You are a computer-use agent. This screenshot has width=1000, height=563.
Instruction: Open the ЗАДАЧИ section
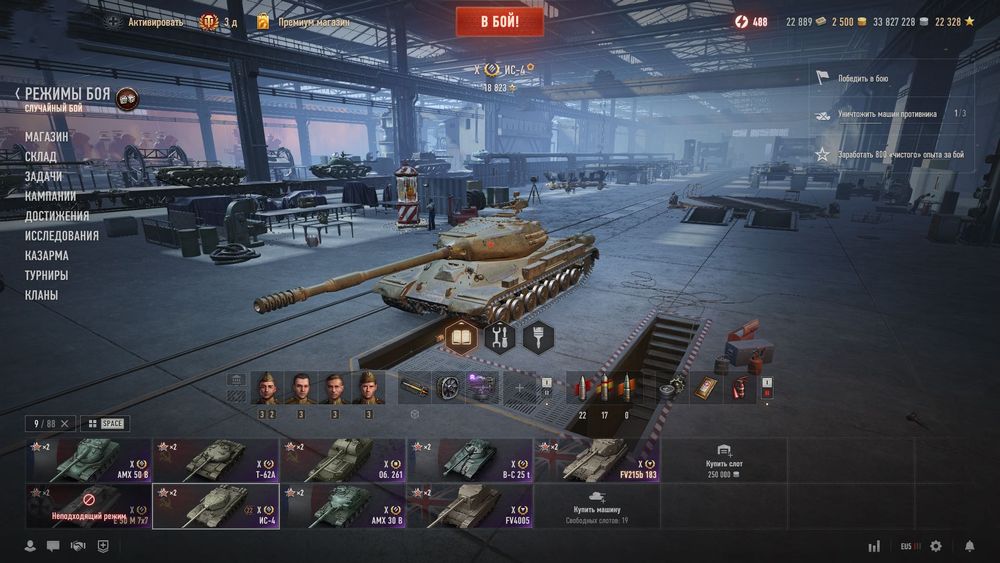43,176
